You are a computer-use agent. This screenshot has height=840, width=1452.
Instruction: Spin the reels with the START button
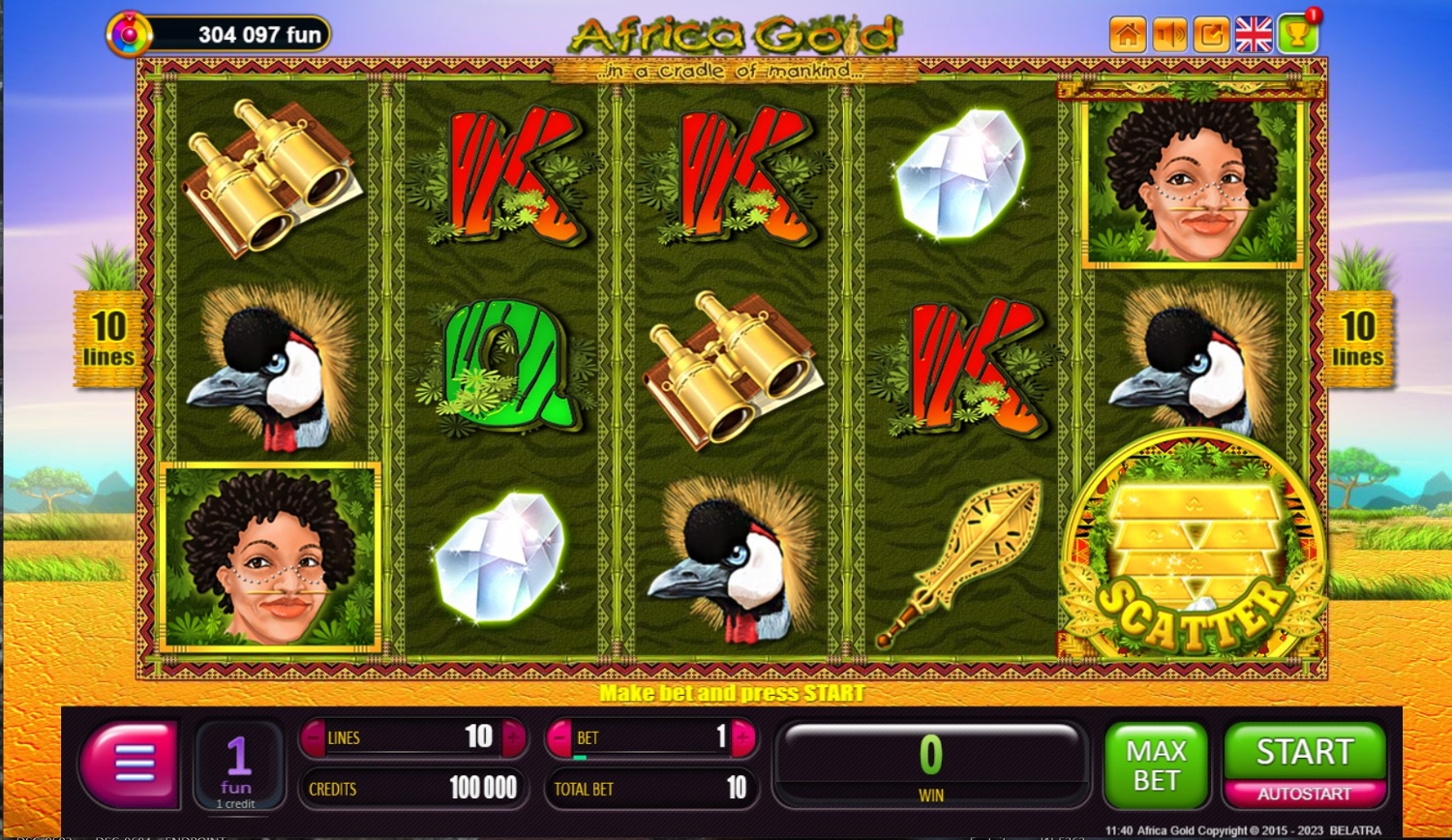point(1304,752)
